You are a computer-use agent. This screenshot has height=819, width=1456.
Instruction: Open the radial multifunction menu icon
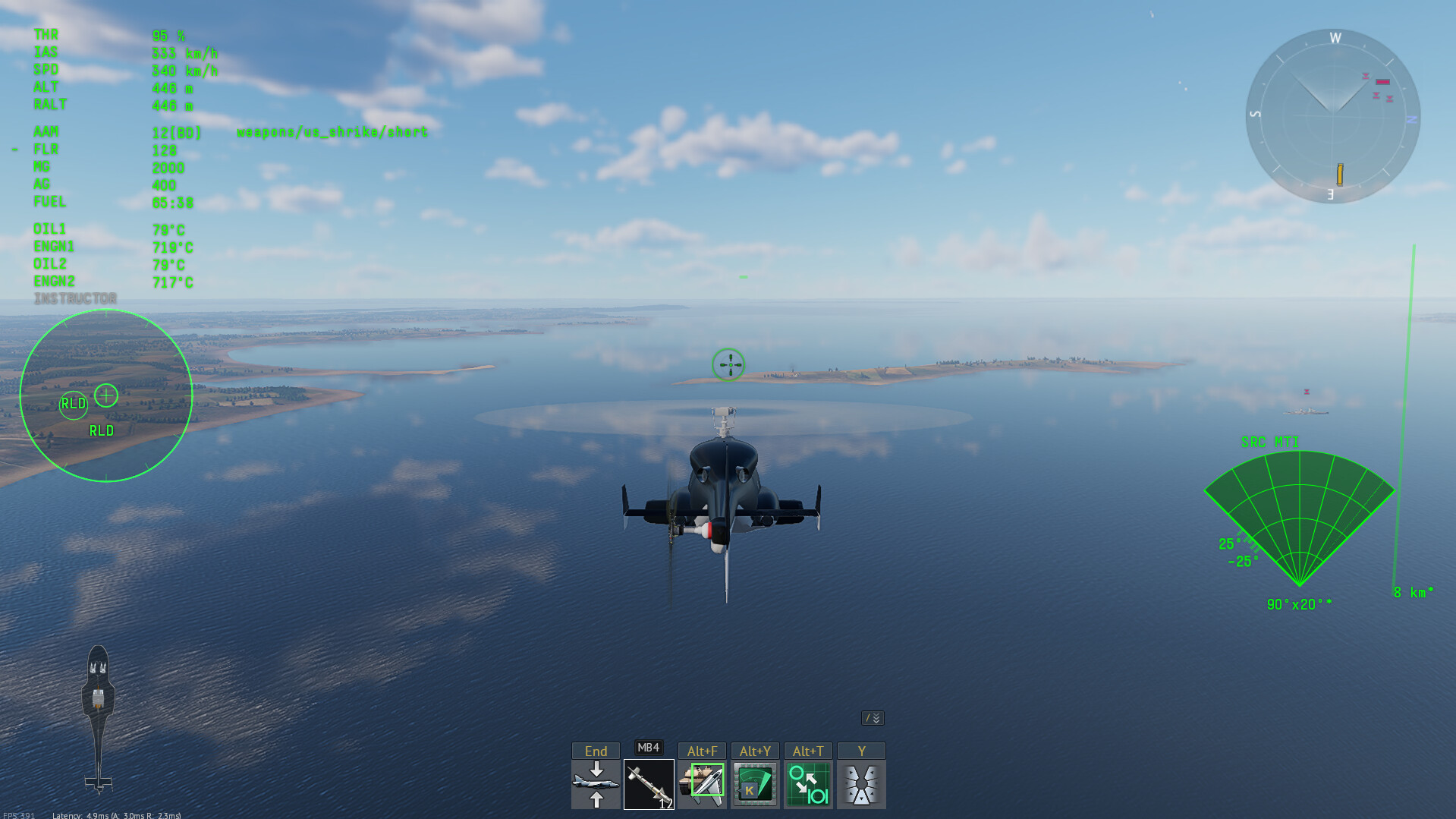click(861, 784)
